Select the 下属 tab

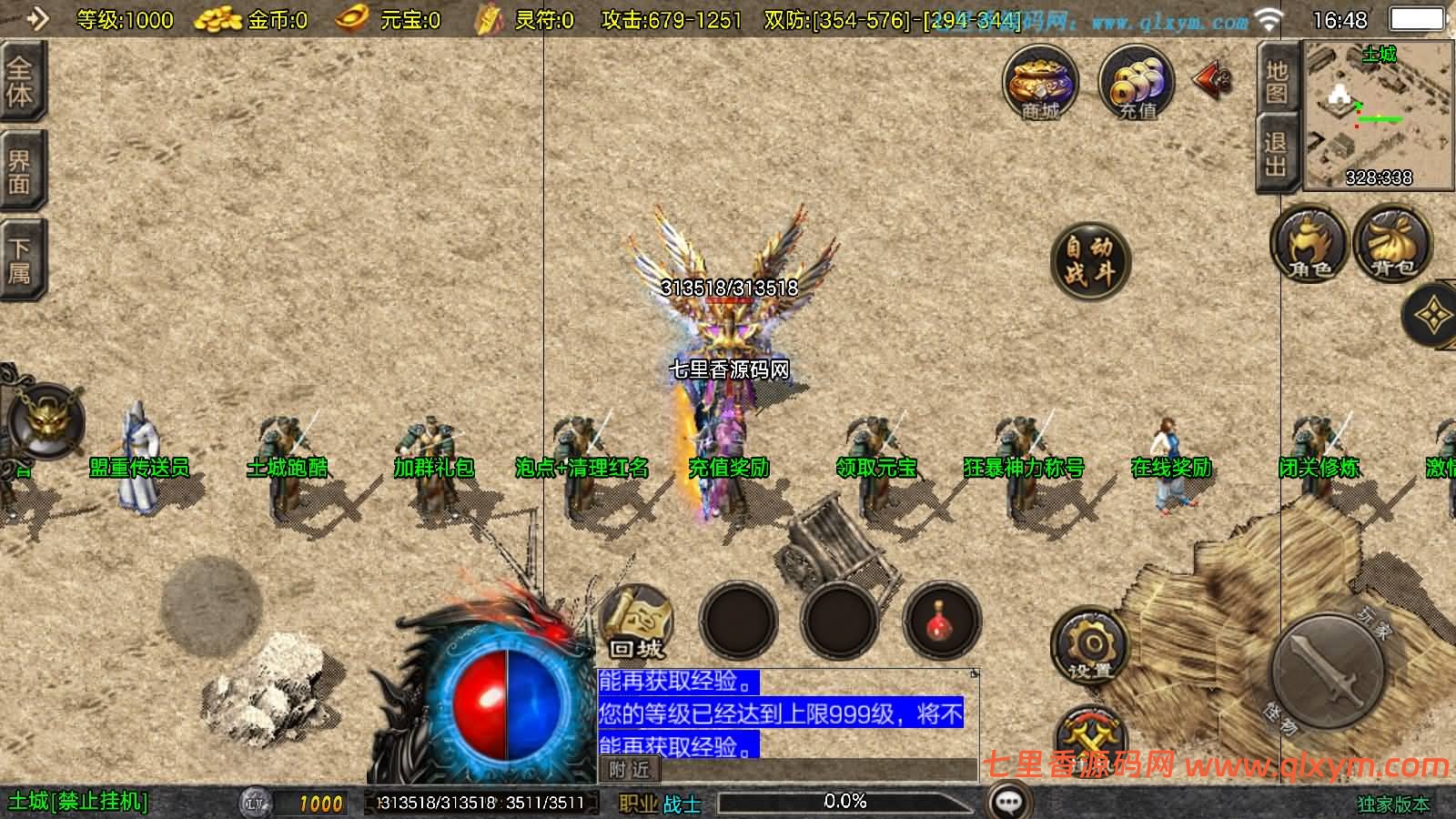click(20, 260)
